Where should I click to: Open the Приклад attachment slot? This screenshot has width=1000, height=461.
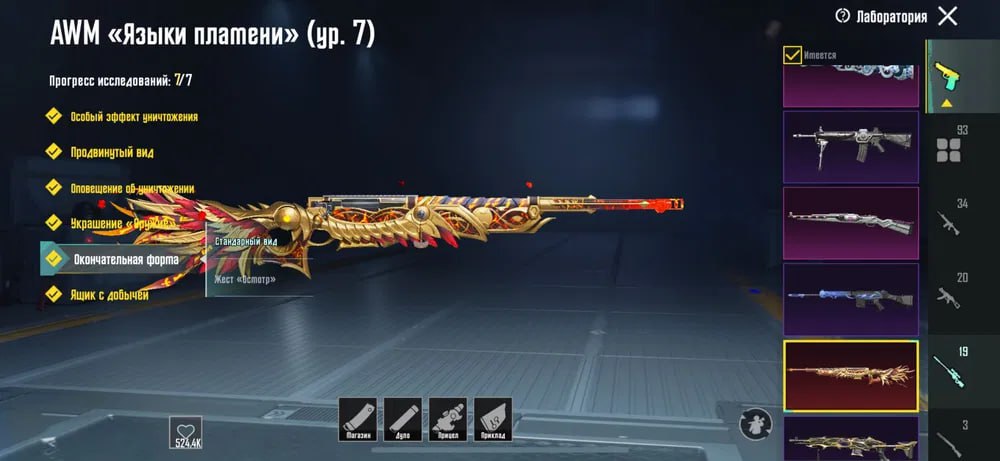point(493,417)
